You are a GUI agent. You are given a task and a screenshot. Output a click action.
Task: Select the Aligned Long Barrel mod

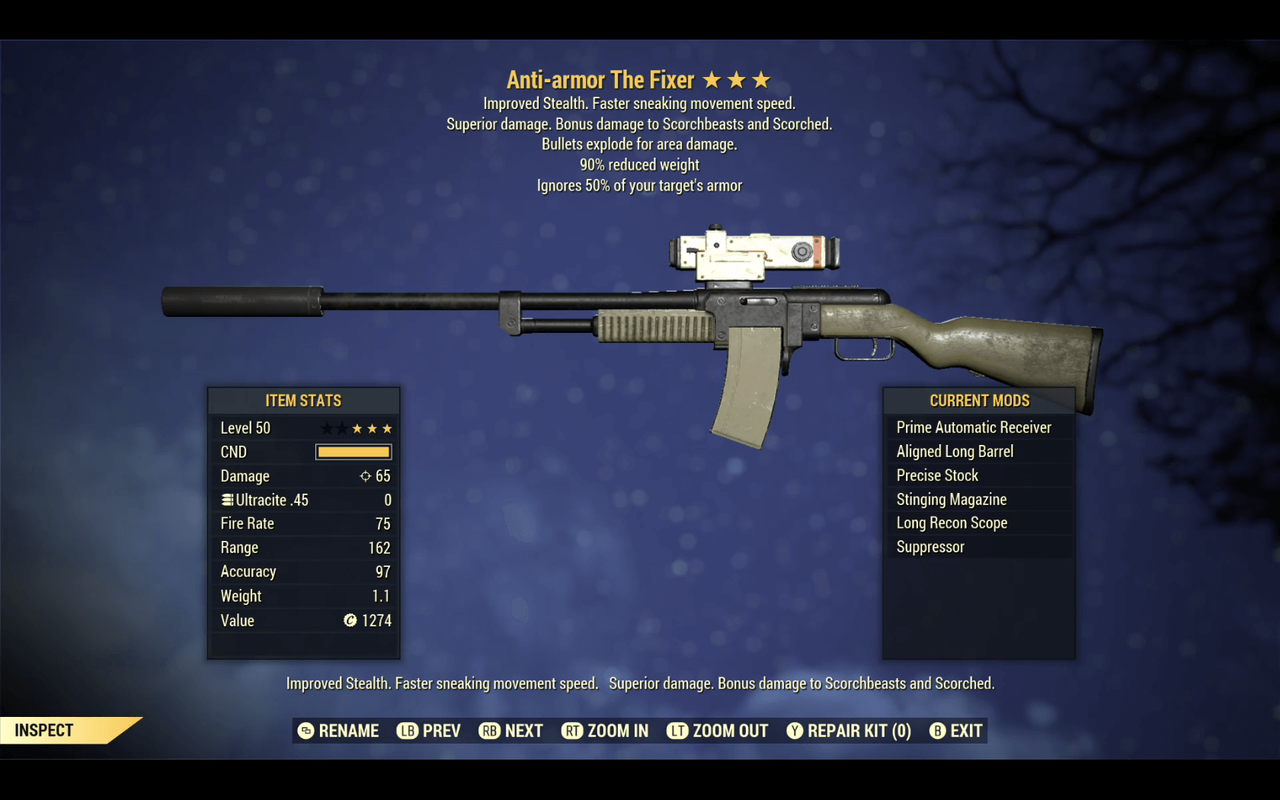tap(955, 451)
